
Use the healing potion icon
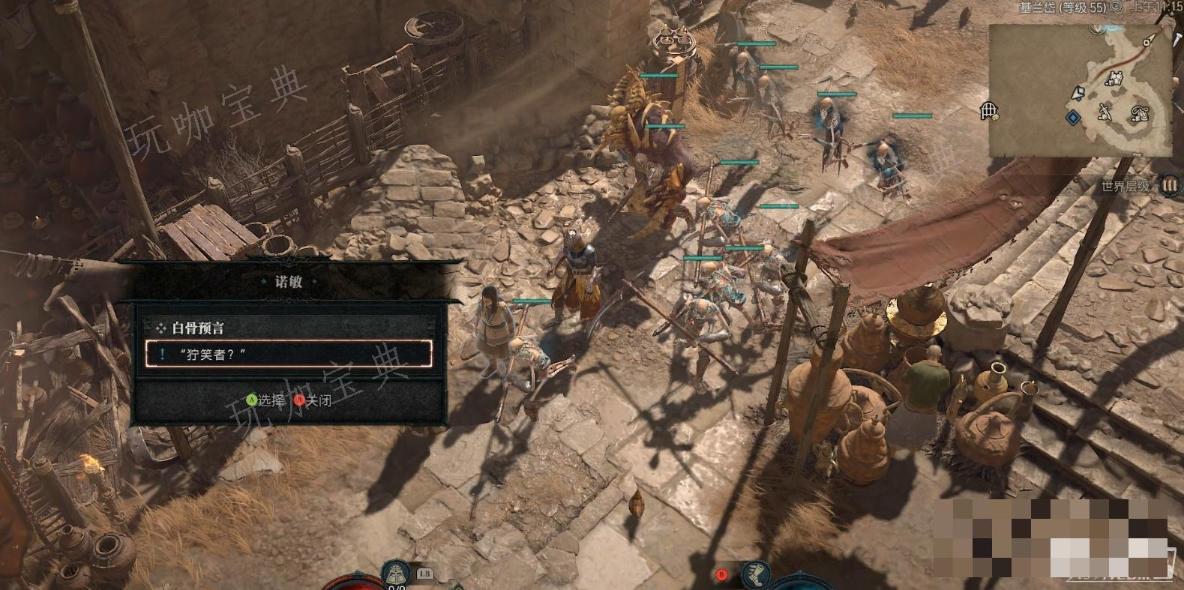[397, 574]
